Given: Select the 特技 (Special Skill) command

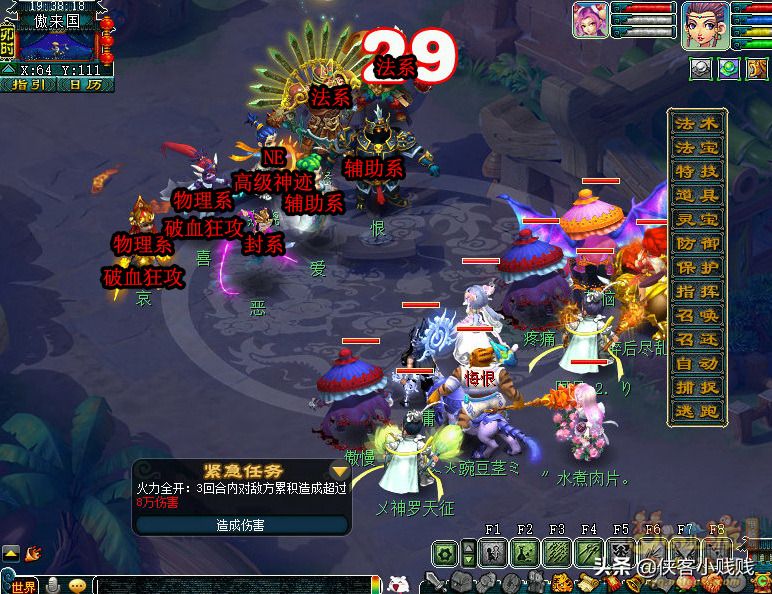Looking at the screenshot, I should [697, 172].
